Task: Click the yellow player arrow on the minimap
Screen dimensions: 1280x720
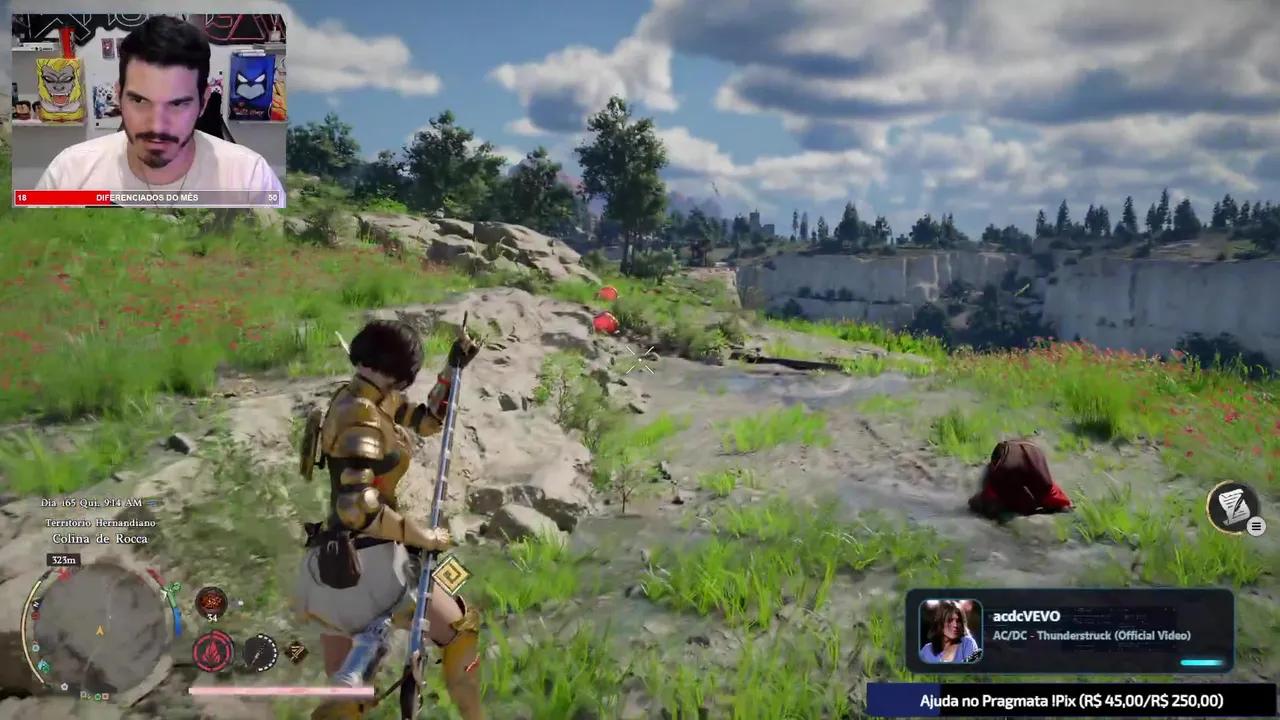Action: click(x=100, y=630)
